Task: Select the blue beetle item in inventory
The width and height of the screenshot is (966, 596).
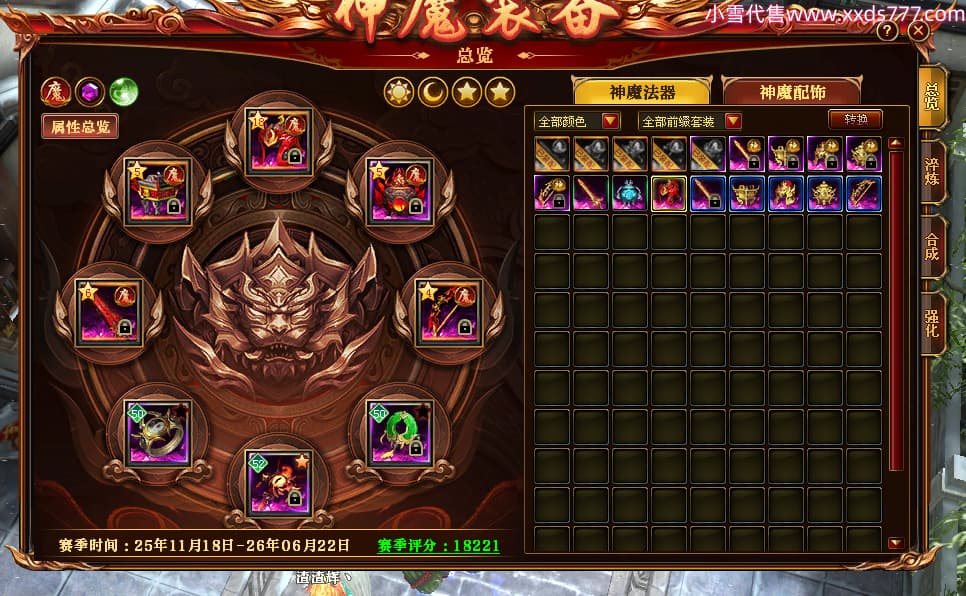Action: 630,193
